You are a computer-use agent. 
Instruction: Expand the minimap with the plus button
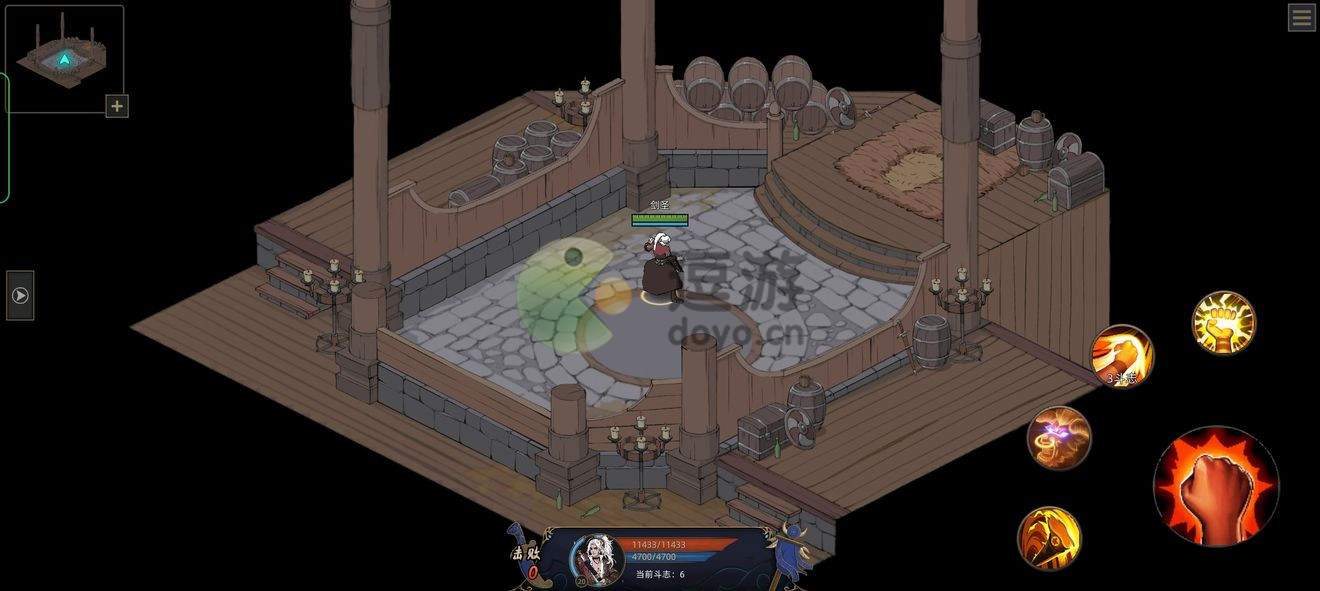pos(117,106)
